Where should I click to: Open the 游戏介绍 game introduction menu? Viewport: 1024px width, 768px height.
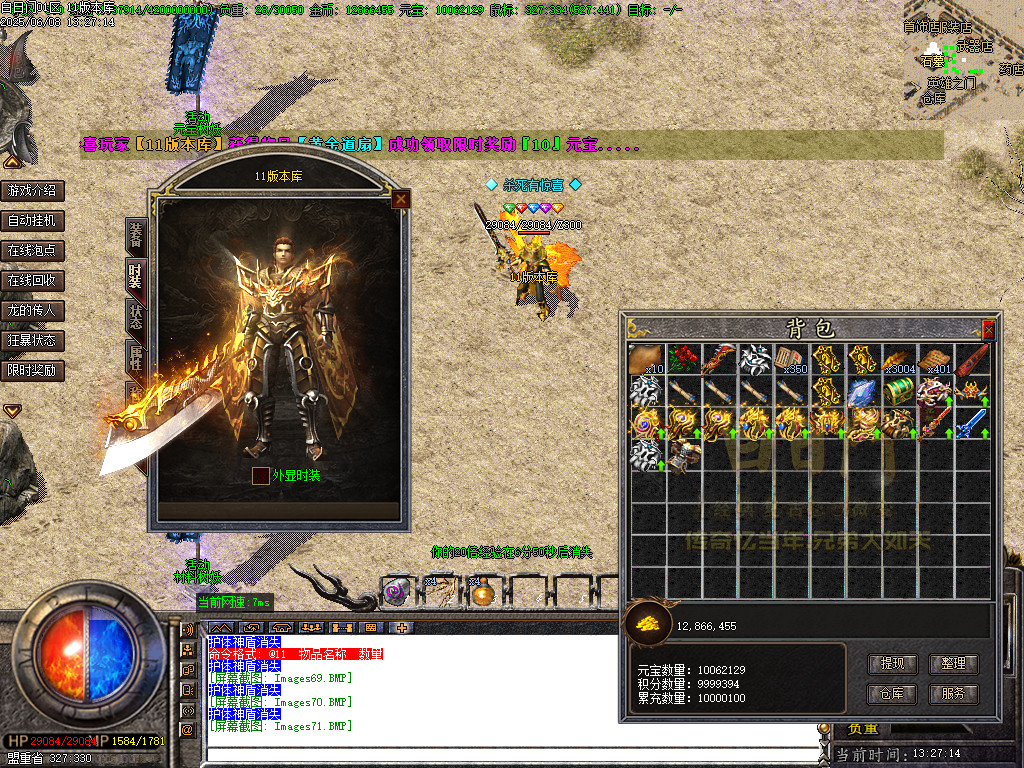coord(32,190)
